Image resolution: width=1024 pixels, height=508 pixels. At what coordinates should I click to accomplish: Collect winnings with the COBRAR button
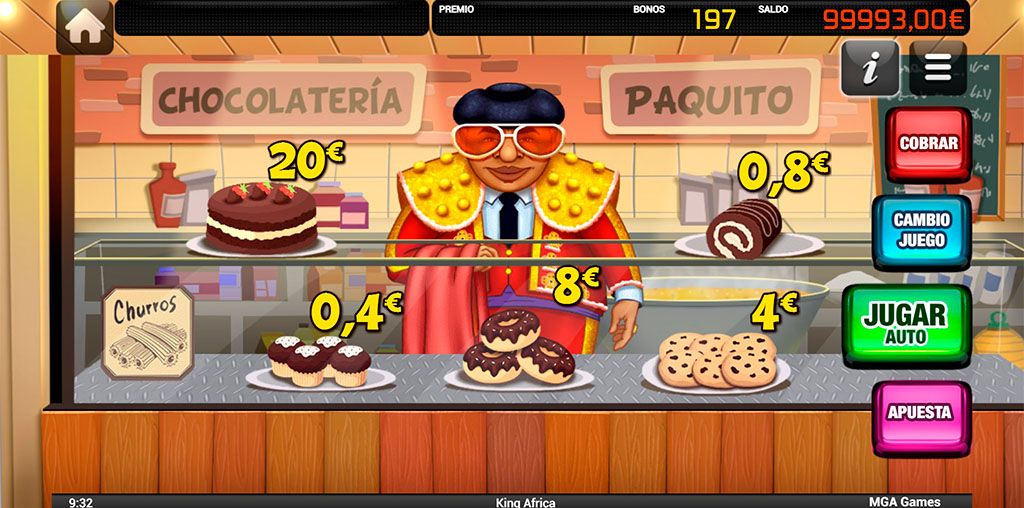click(x=928, y=144)
